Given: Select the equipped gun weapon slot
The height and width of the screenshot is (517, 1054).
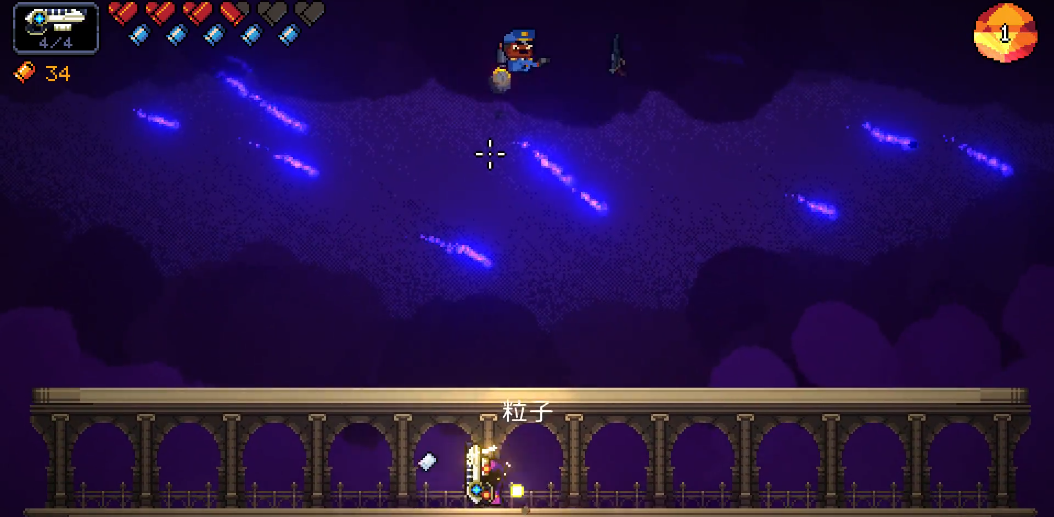Looking at the screenshot, I should (x=56, y=27).
